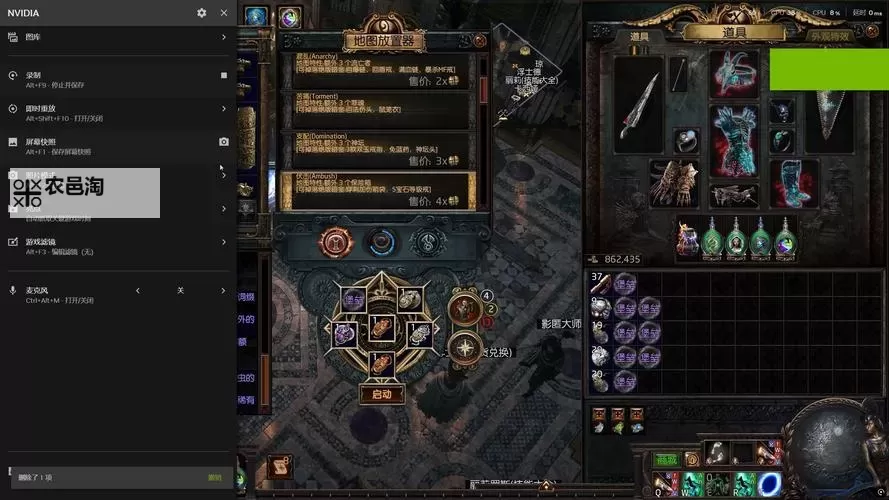
Task: Click the compass icon beside the map device
Action: pyautogui.click(x=465, y=347)
